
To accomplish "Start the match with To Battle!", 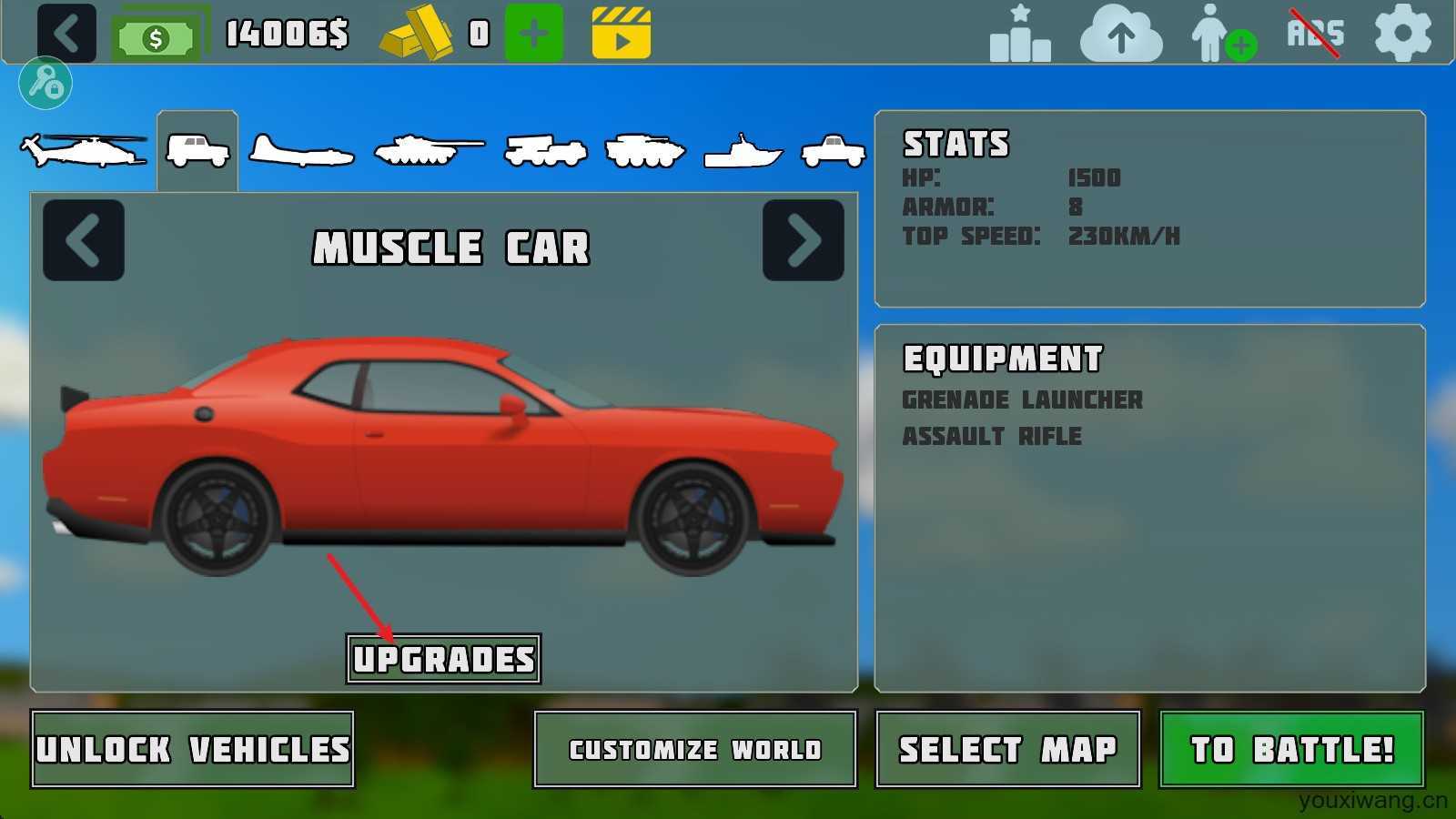I will (x=1291, y=749).
